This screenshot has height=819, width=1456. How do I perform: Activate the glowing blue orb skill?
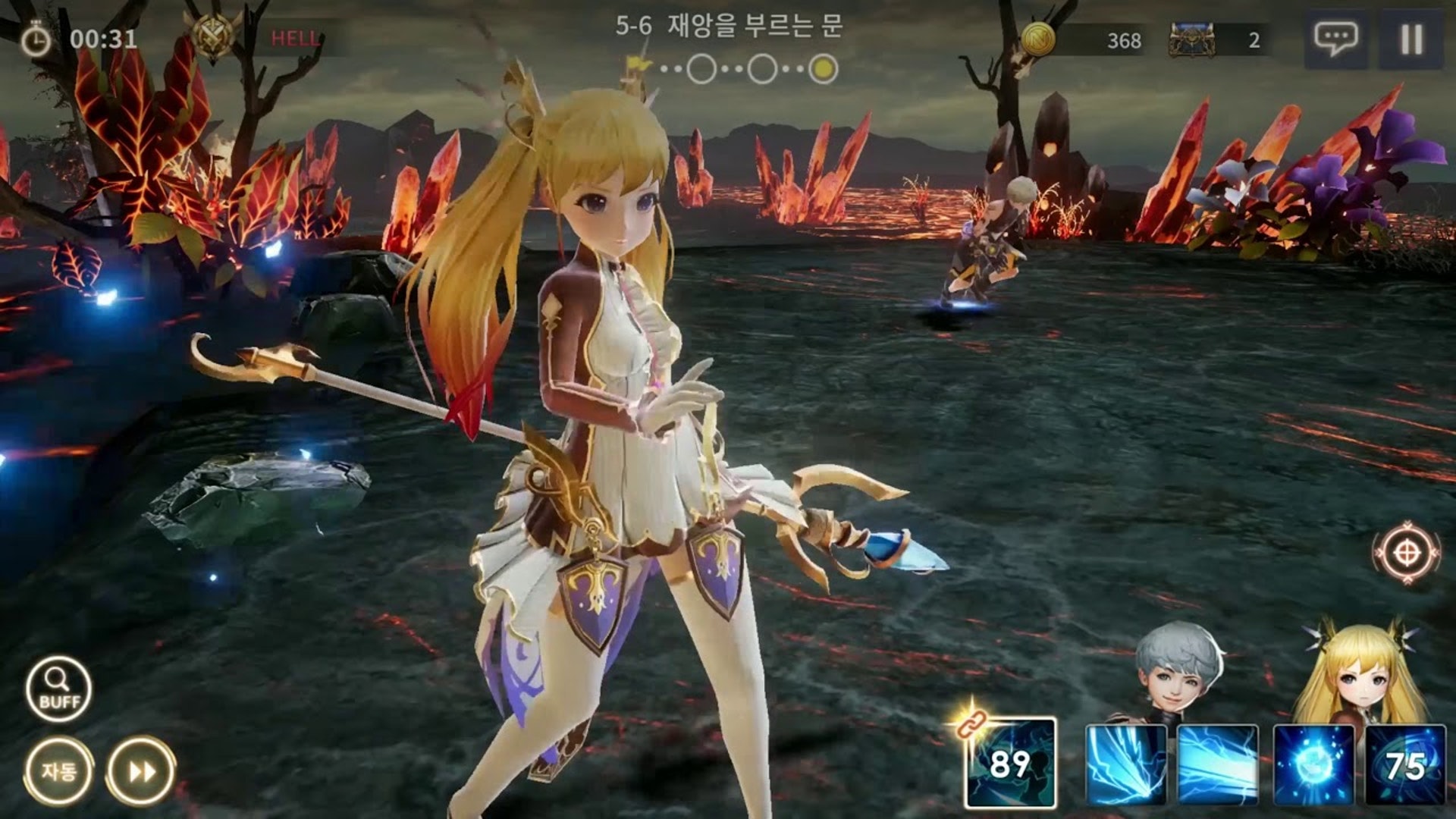(x=1313, y=764)
